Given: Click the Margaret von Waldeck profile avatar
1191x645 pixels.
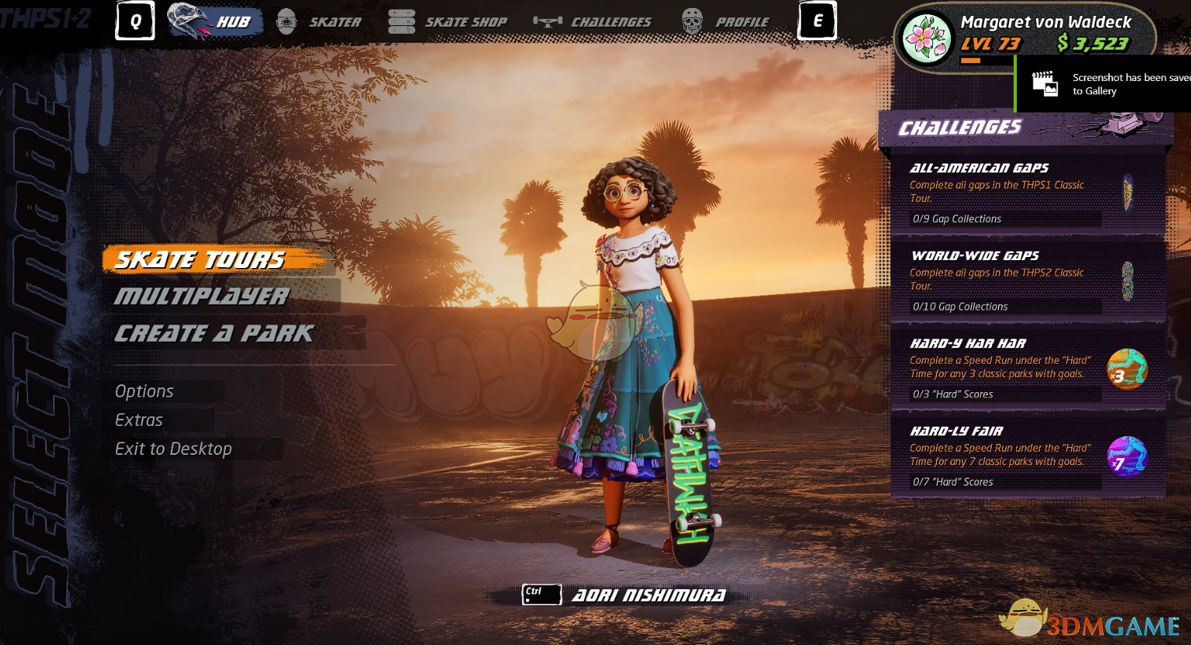Looking at the screenshot, I should pos(926,38).
